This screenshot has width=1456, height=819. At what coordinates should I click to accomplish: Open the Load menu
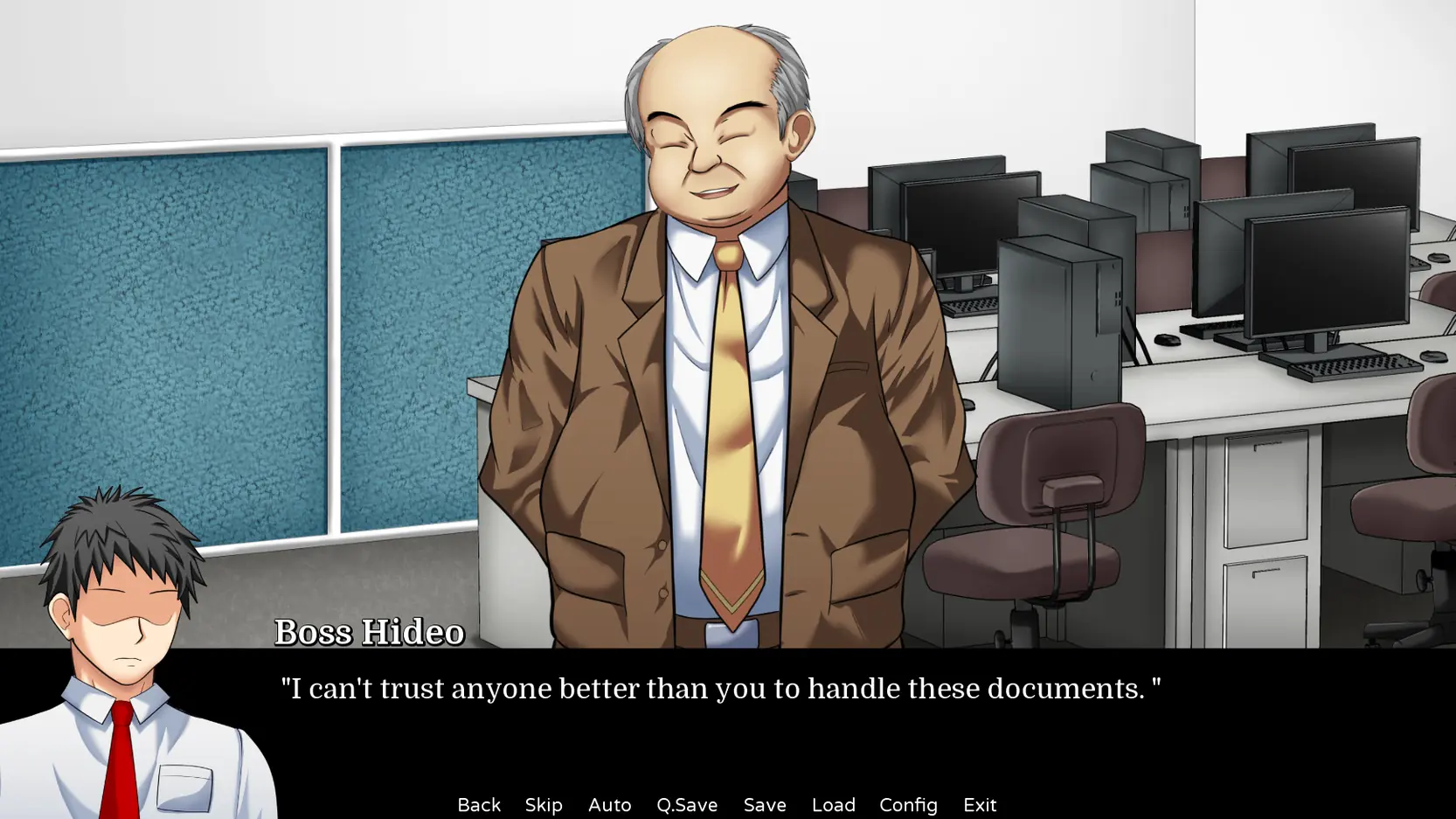(833, 804)
